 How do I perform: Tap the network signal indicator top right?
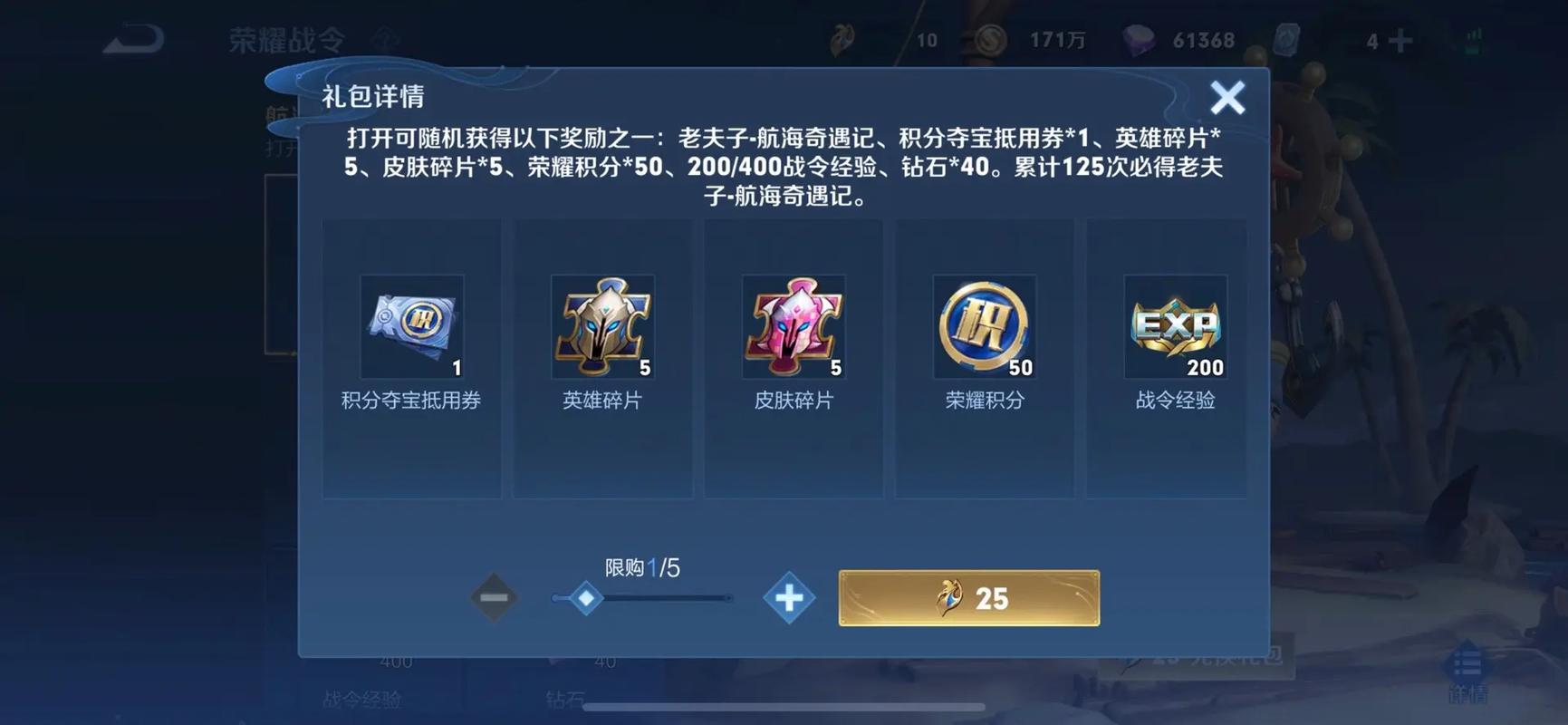point(1472,40)
